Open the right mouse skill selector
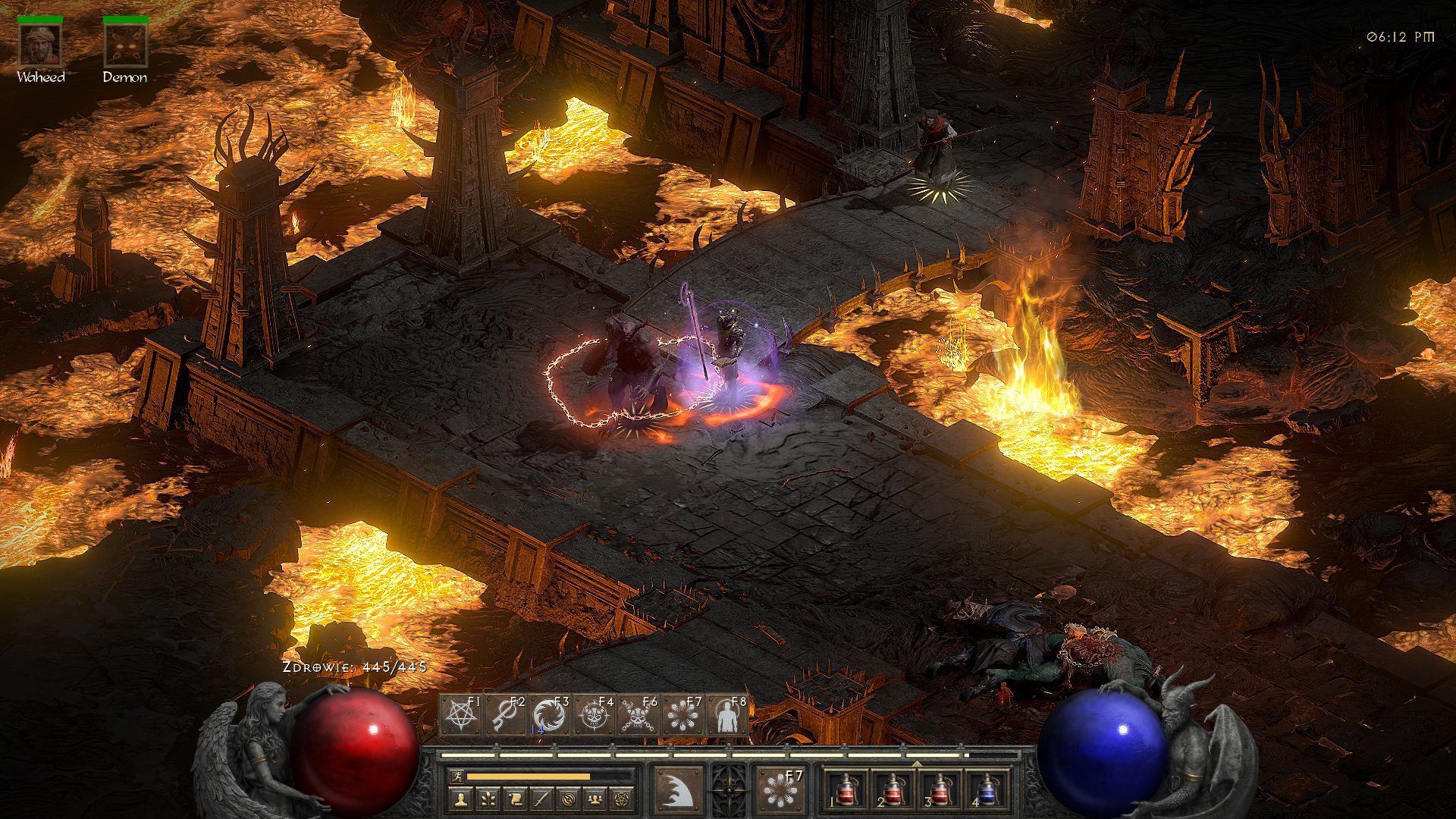The width and height of the screenshot is (1456, 819). (x=780, y=790)
